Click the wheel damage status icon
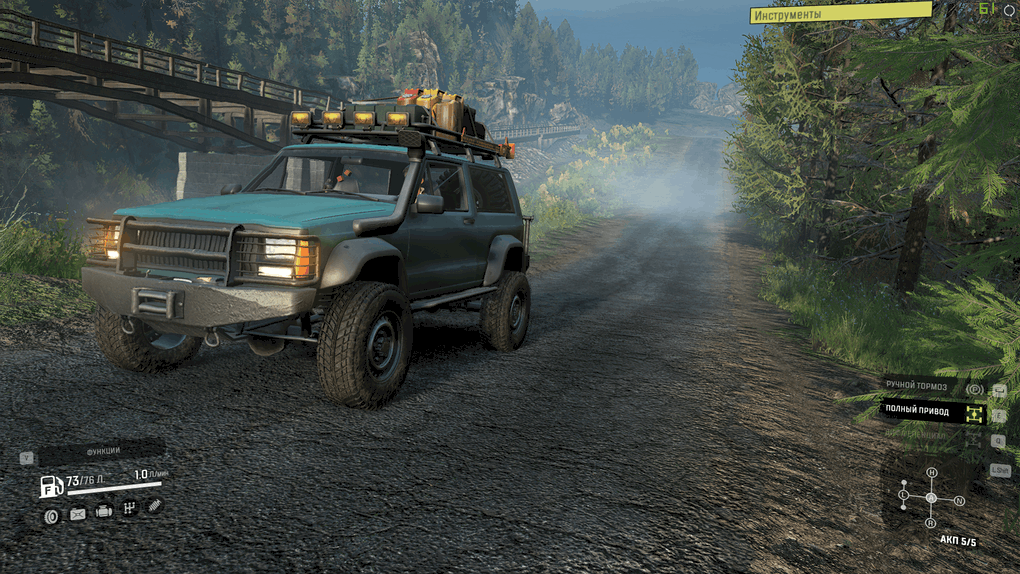 51,515
